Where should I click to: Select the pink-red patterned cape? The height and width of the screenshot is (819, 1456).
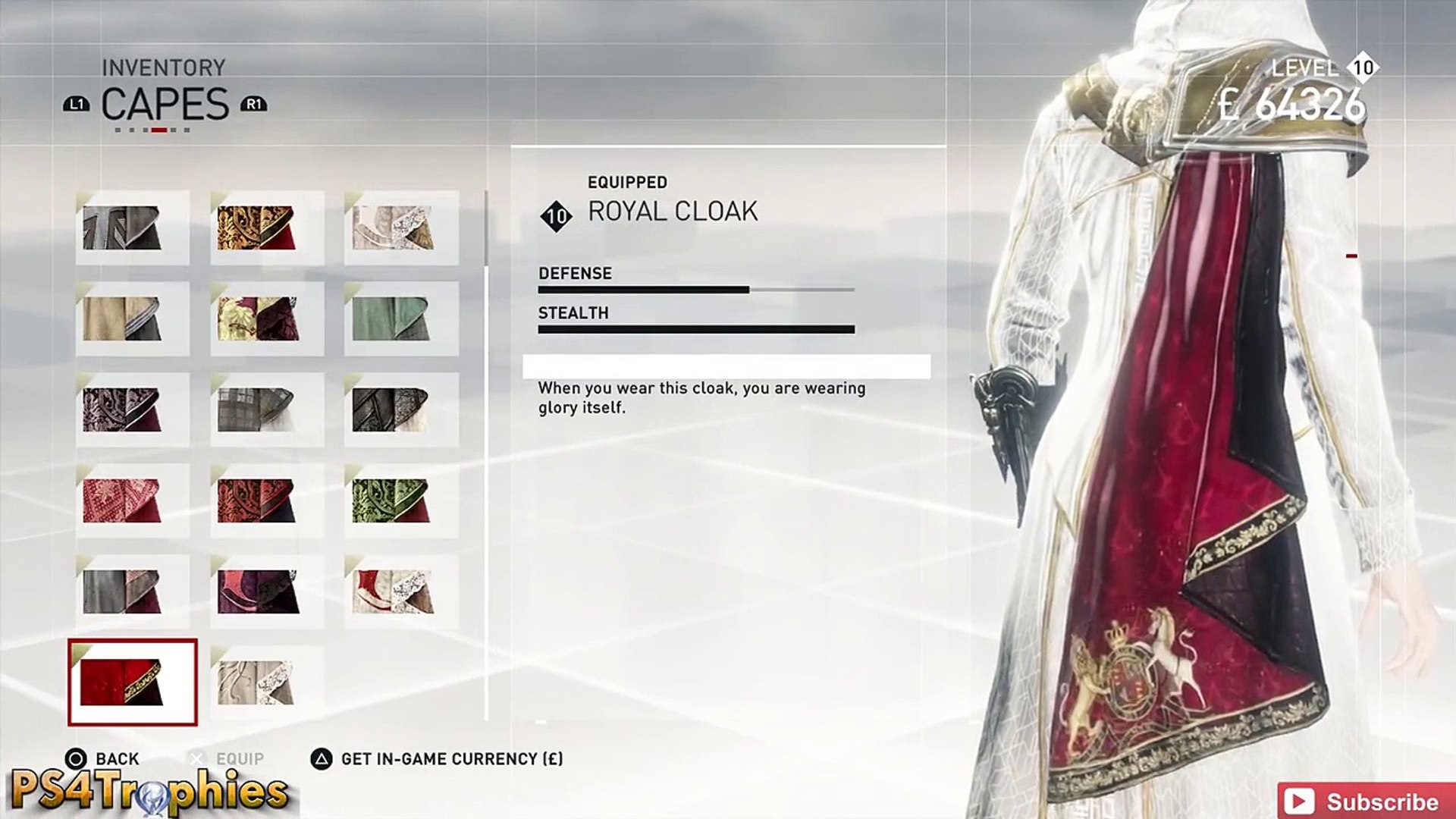tap(133, 500)
